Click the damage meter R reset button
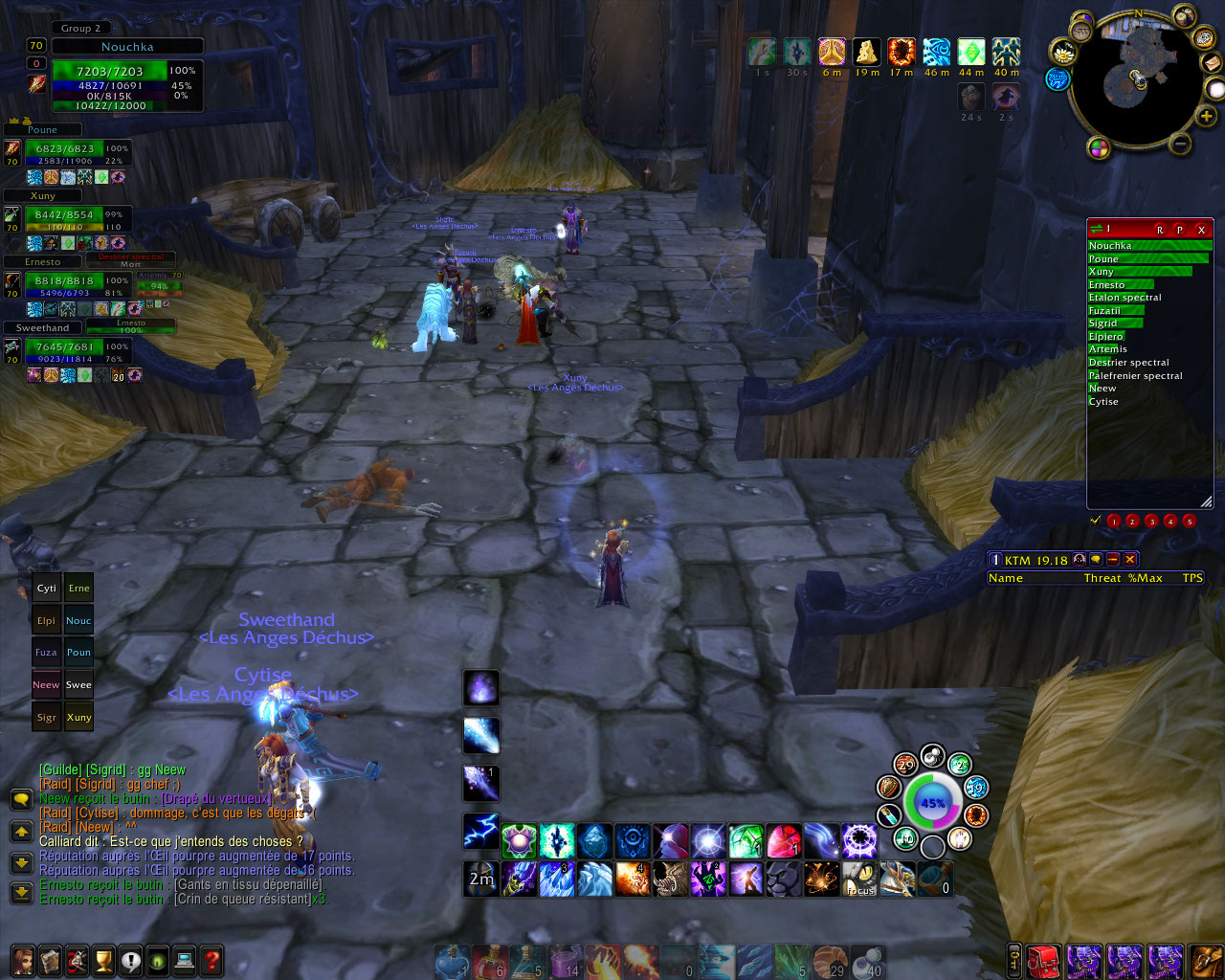This screenshot has width=1225, height=980. coord(1160,230)
